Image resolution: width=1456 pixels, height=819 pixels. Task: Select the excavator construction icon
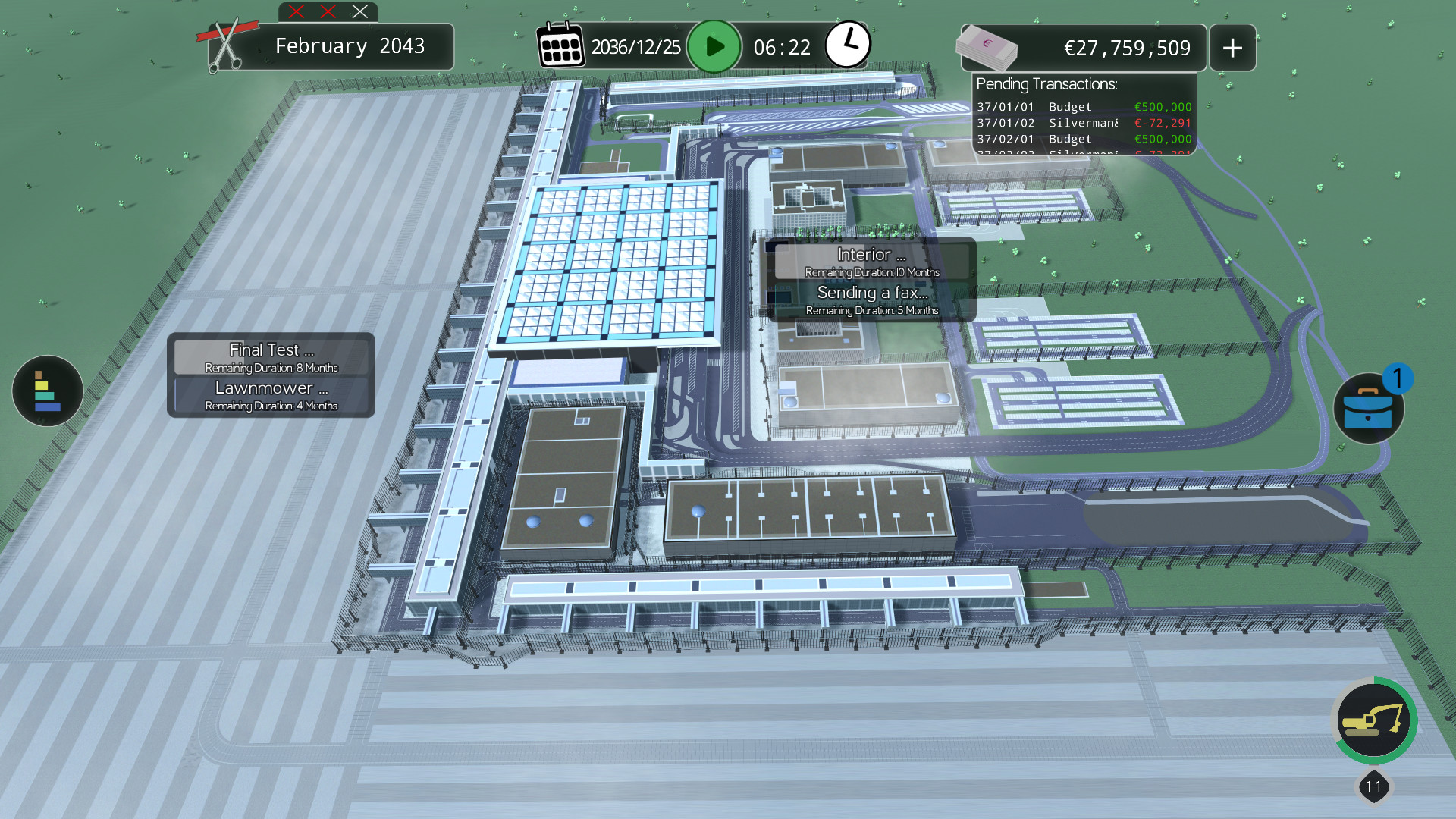(1375, 720)
